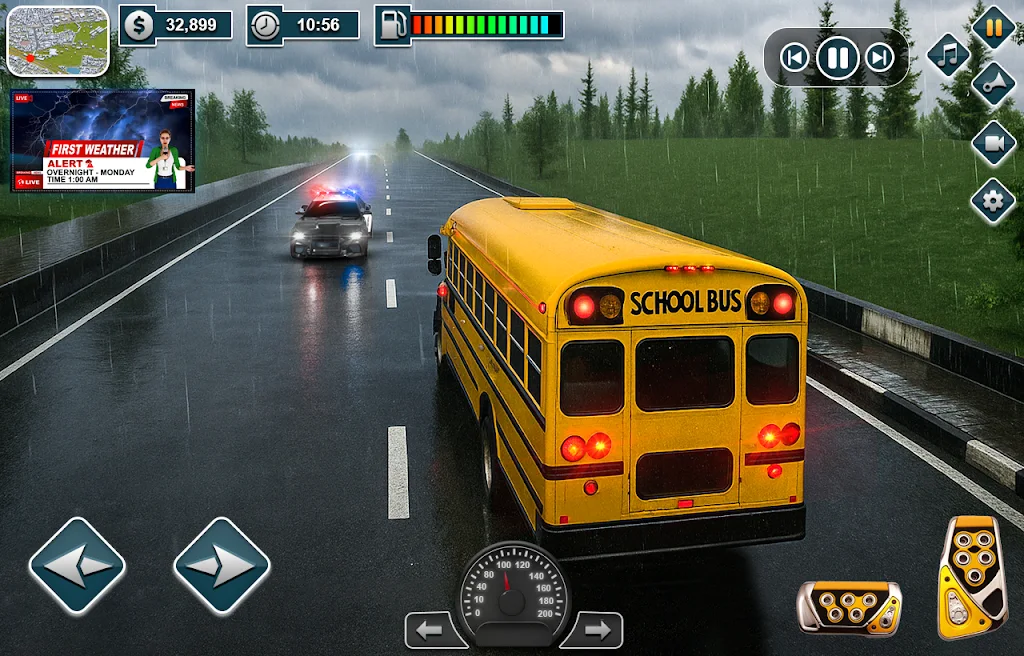The width and height of the screenshot is (1024, 656).
Task: Steer the bus right
Action: (x=222, y=566)
